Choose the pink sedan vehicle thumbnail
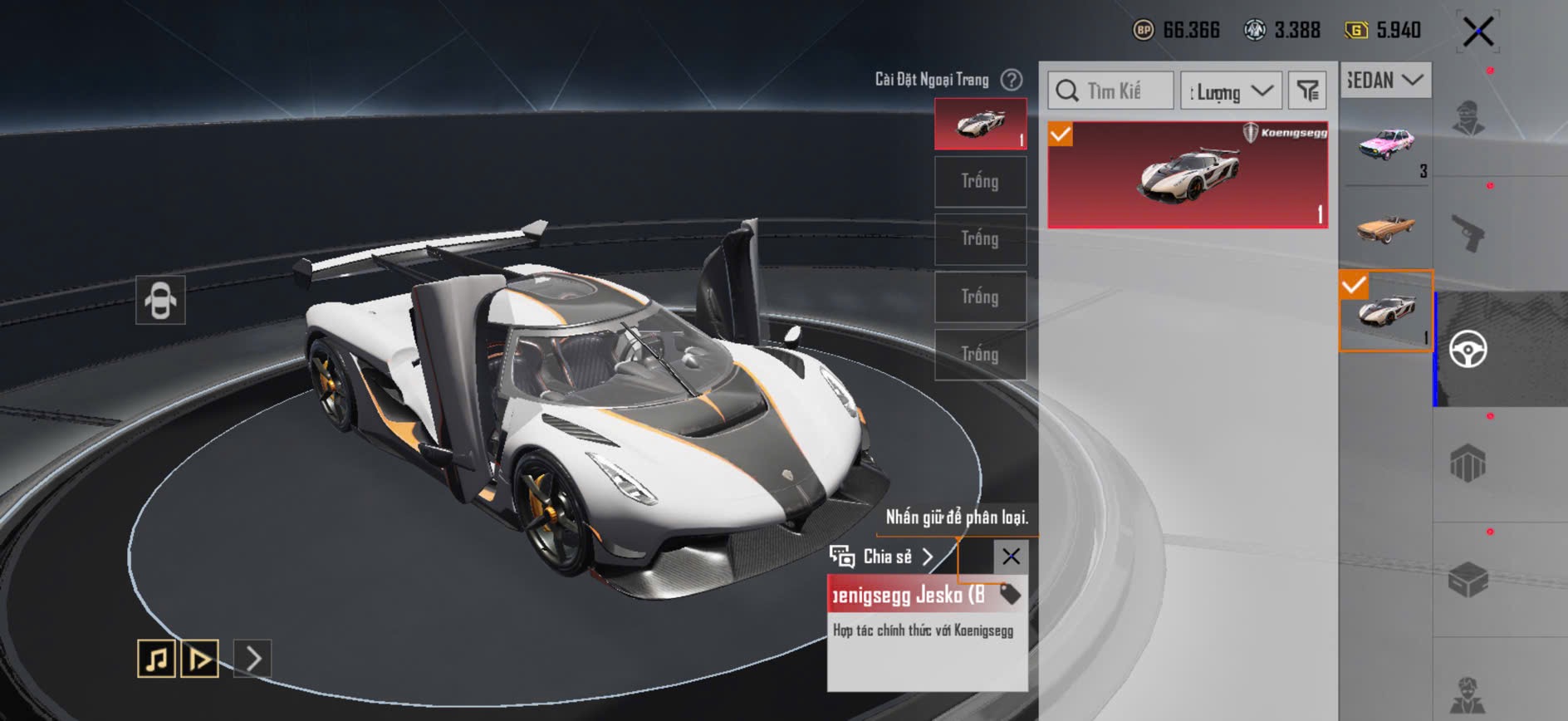 pyautogui.click(x=1385, y=145)
